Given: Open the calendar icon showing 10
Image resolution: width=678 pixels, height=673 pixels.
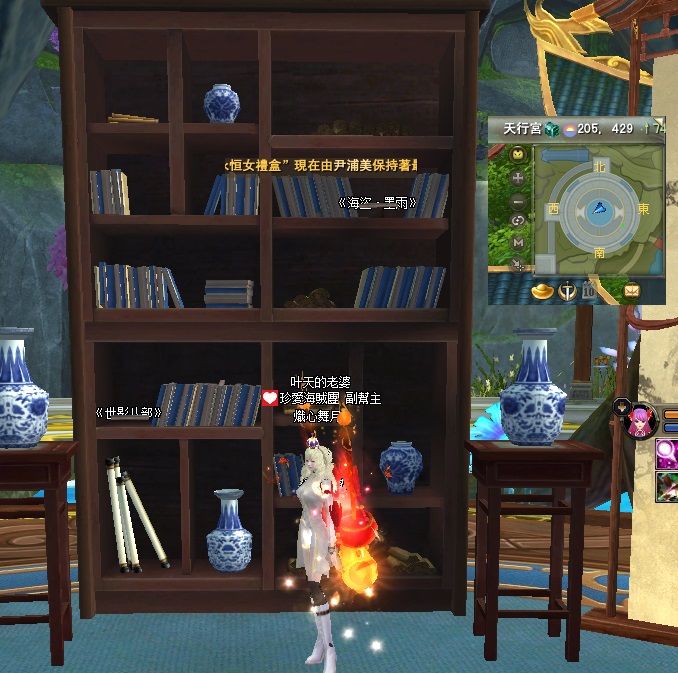Looking at the screenshot, I should coord(588,291).
